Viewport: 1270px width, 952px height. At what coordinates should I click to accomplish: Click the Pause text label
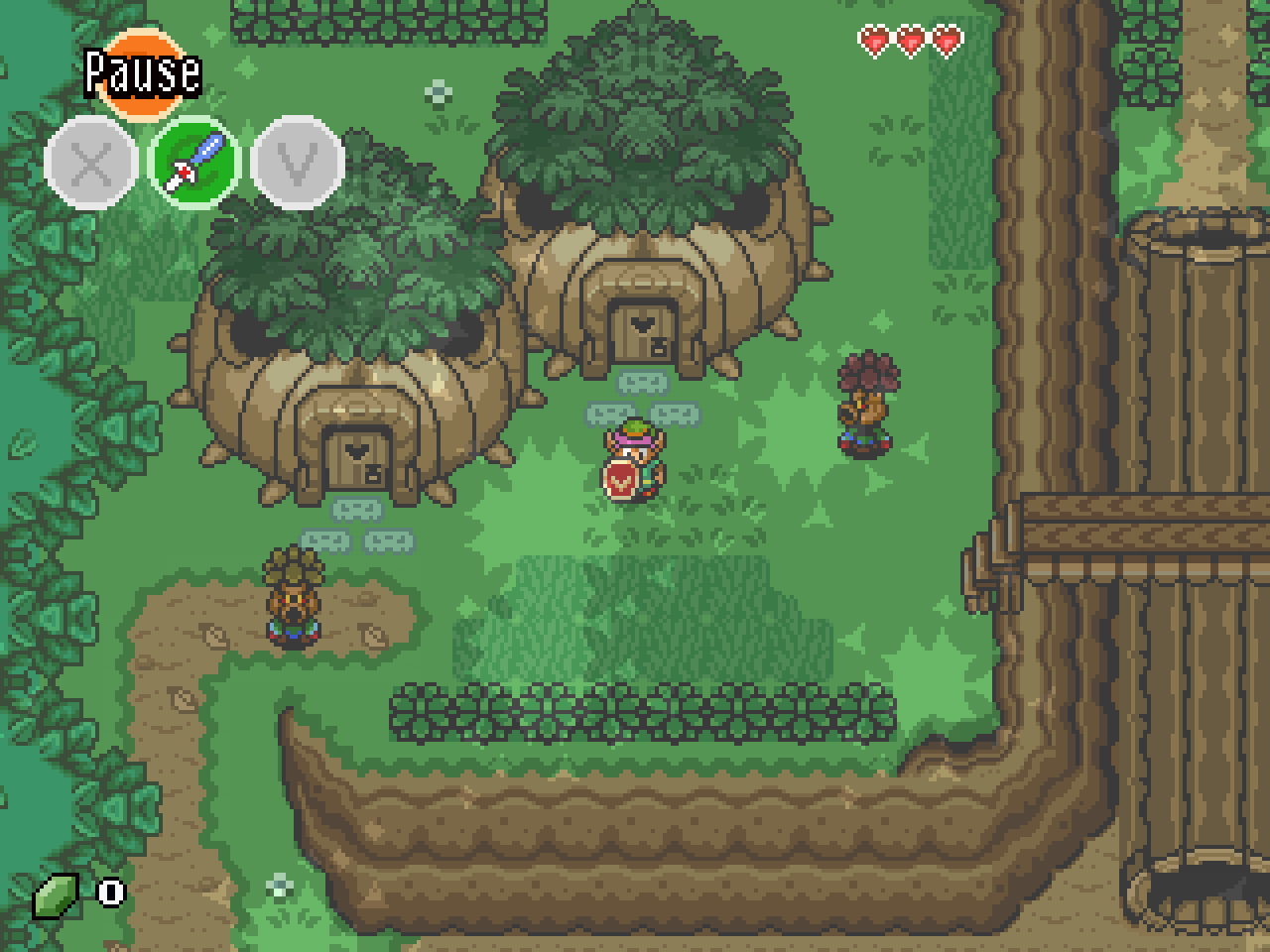click(x=143, y=72)
